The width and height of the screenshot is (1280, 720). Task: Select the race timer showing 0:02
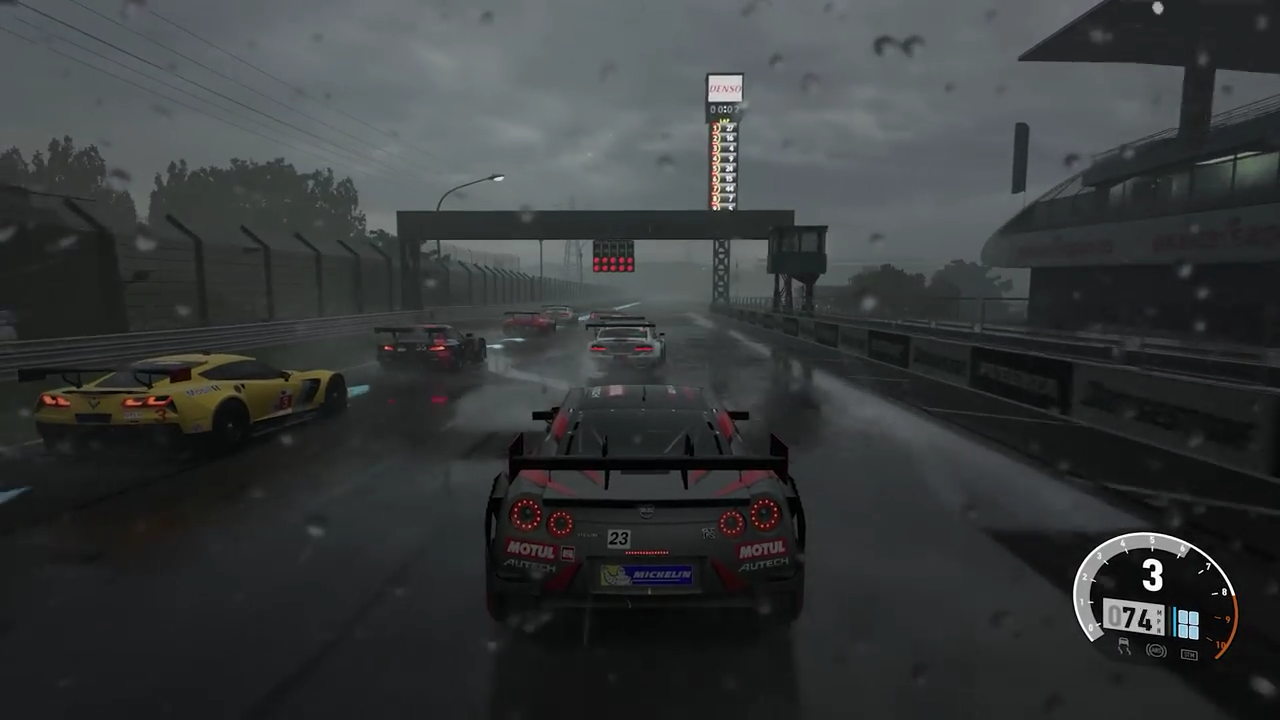pos(723,109)
